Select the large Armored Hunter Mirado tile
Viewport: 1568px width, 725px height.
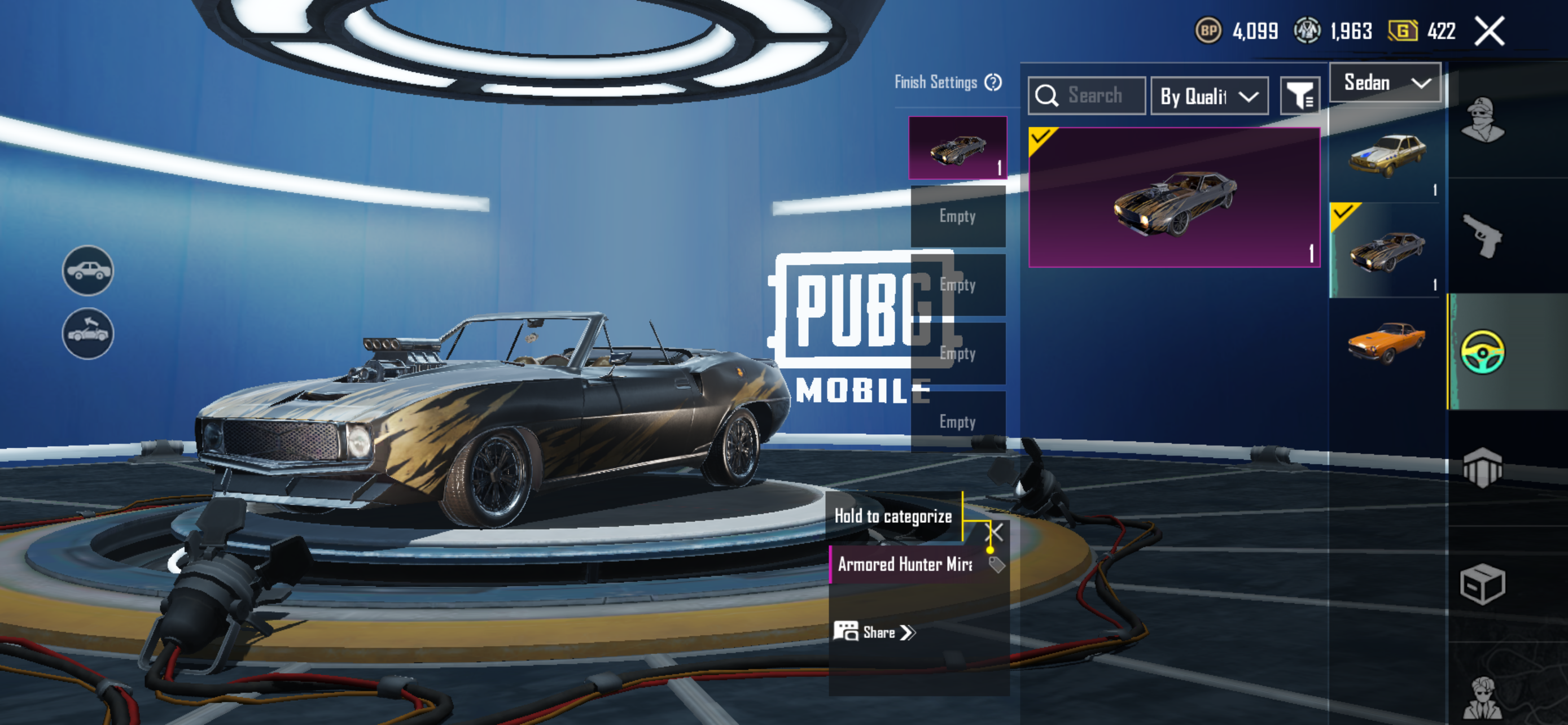1173,197
